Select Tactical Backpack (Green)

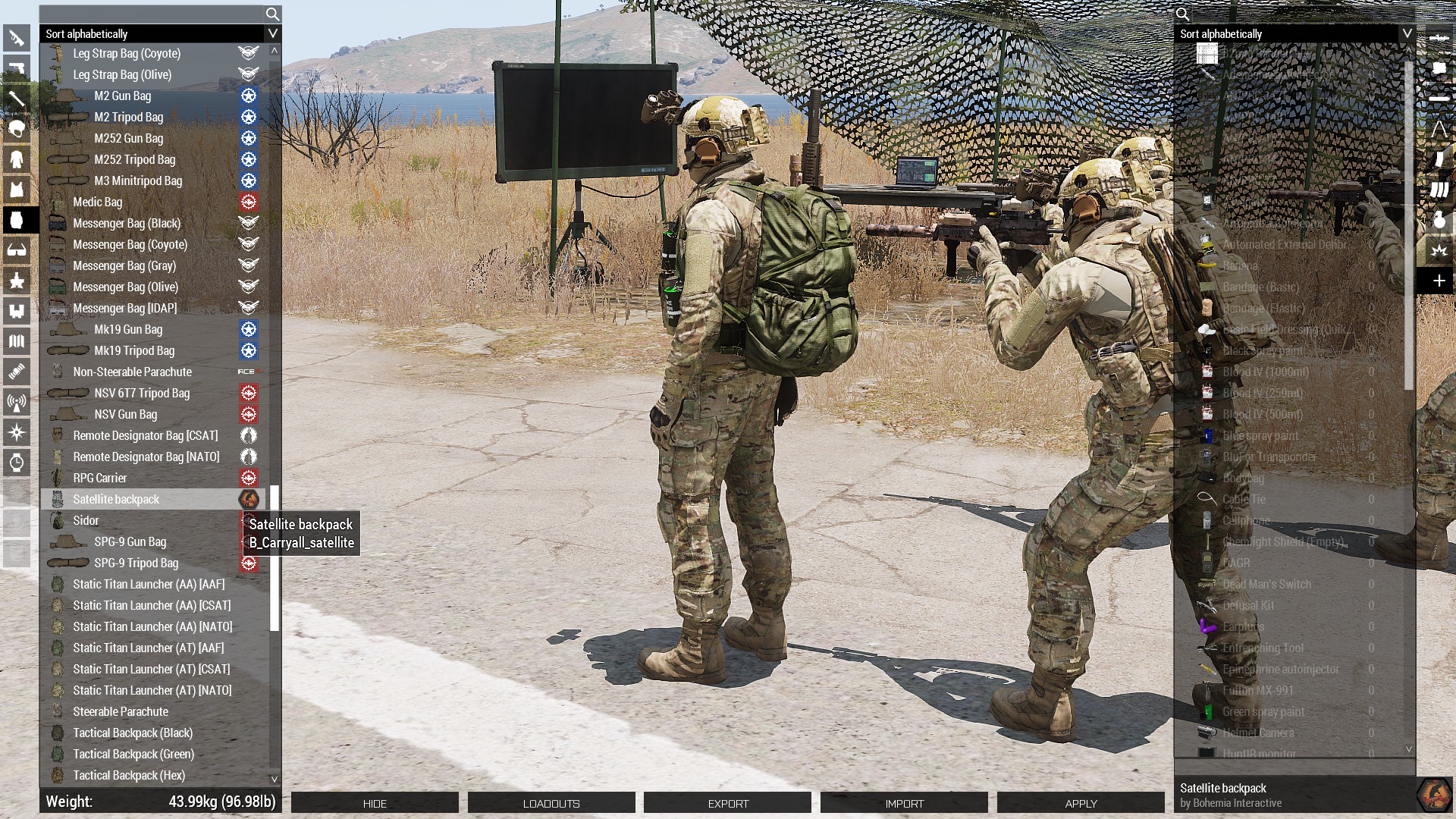133,754
